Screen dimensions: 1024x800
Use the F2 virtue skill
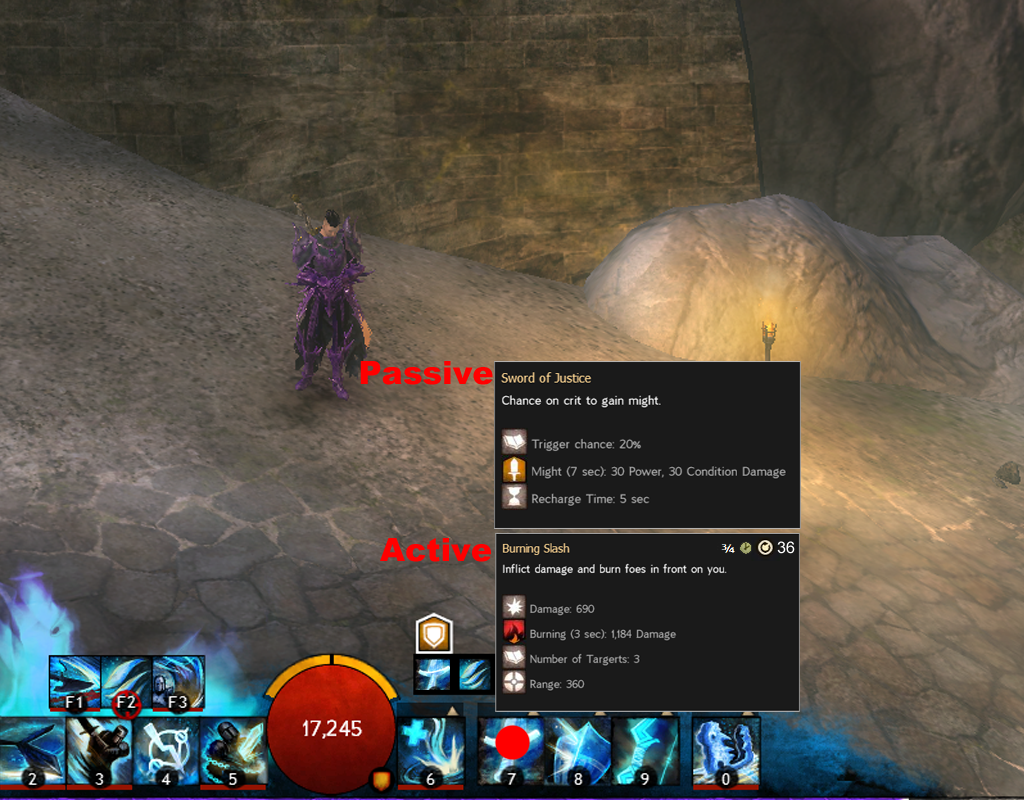click(127, 681)
